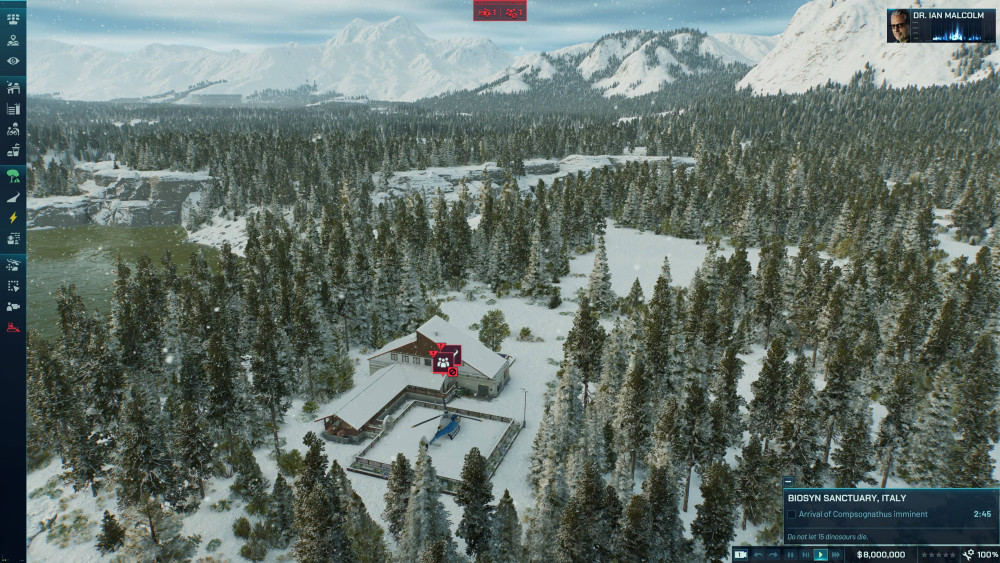Open the control room menu icon
The image size is (1000, 563).
tap(13, 18)
